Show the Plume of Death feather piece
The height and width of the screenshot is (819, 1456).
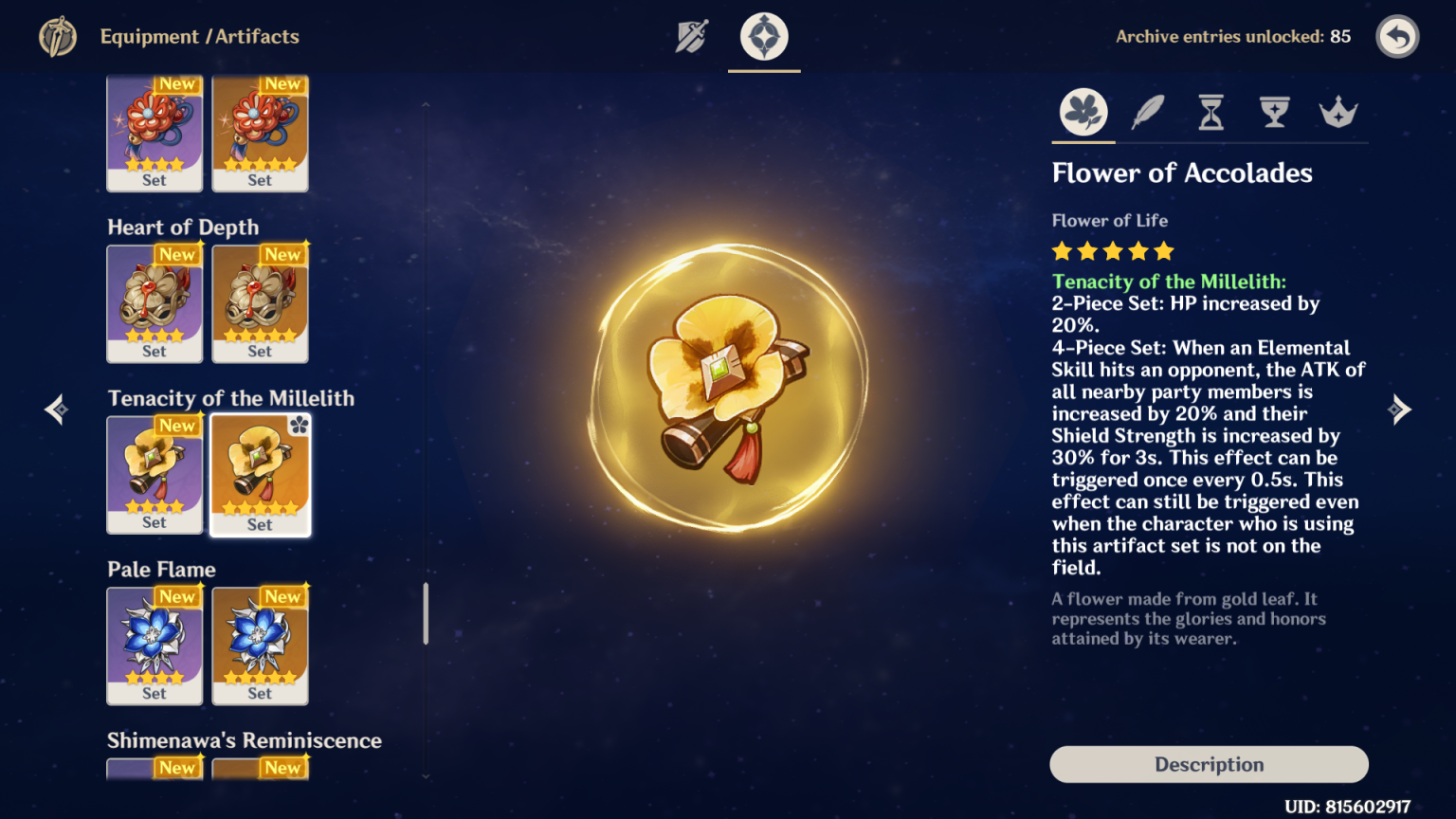[1148, 113]
